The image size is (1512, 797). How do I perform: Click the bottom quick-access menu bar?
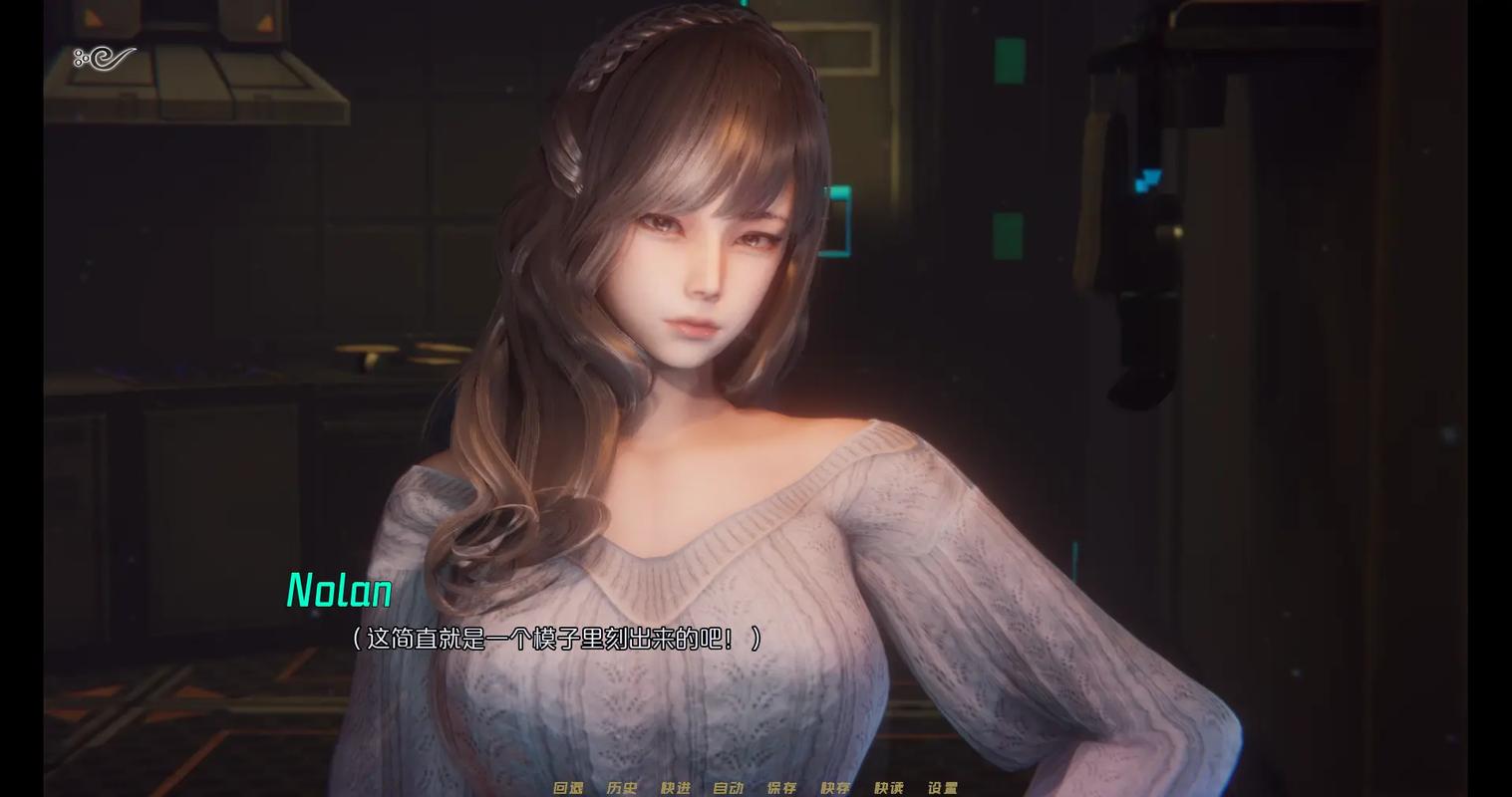[x=756, y=787]
